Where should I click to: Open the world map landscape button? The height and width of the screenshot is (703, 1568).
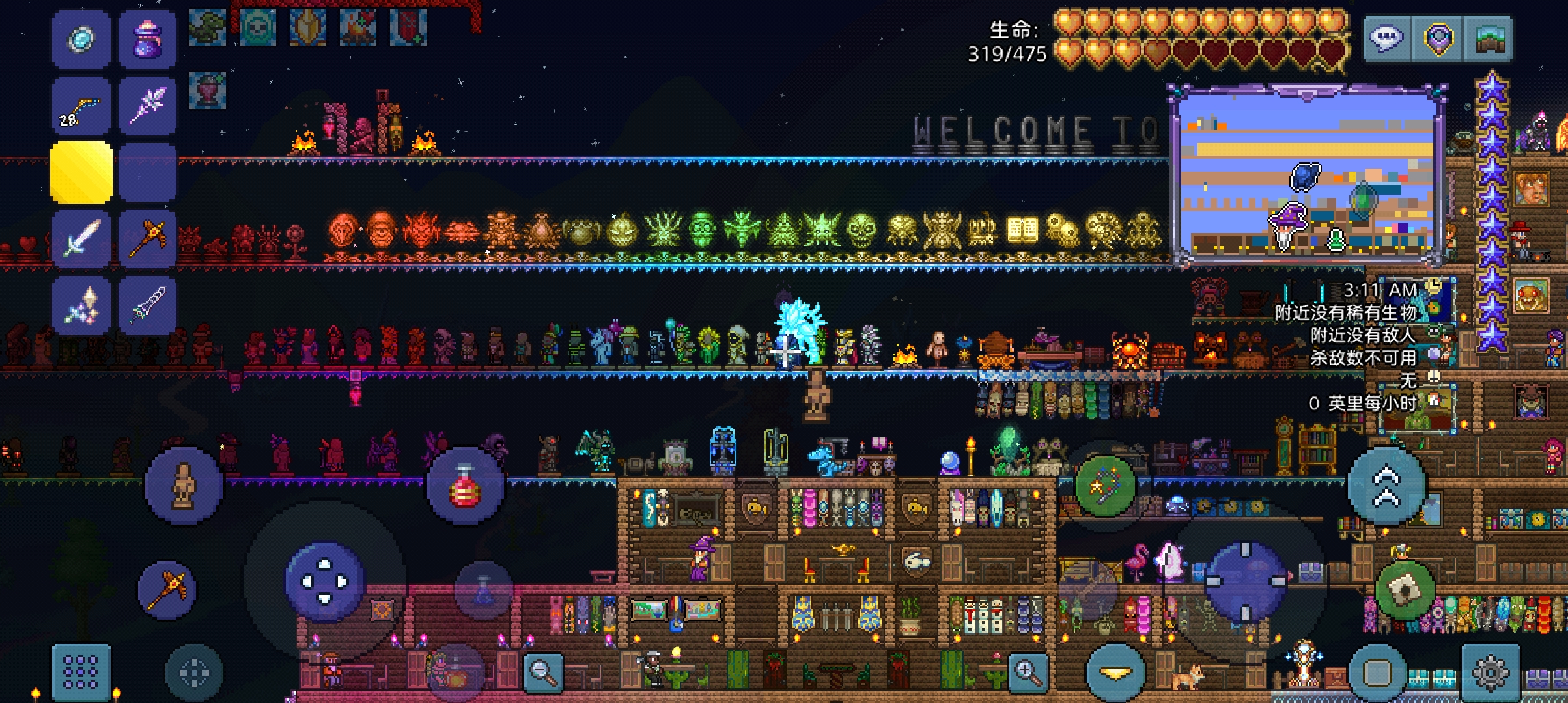click(x=1488, y=38)
